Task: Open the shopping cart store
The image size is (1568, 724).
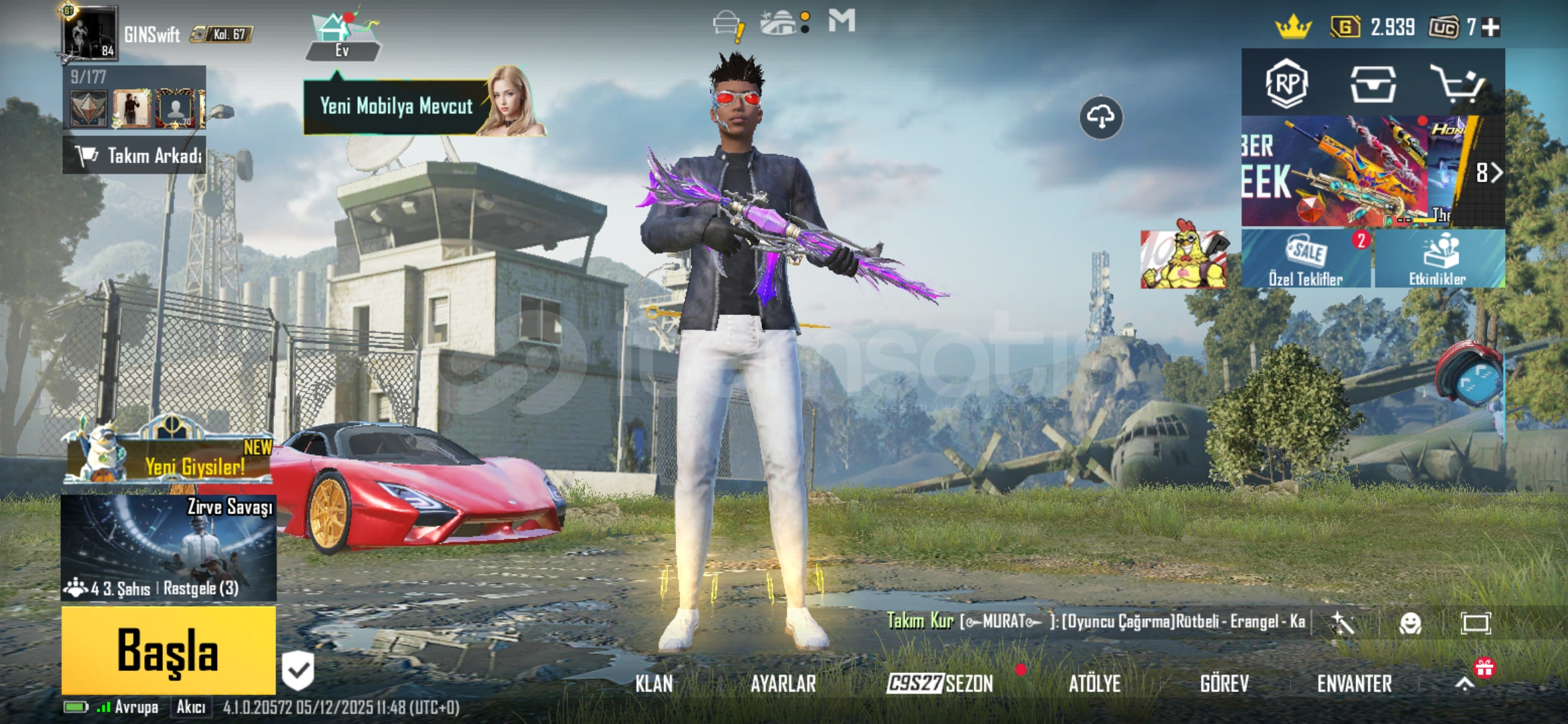Action: tap(1457, 84)
